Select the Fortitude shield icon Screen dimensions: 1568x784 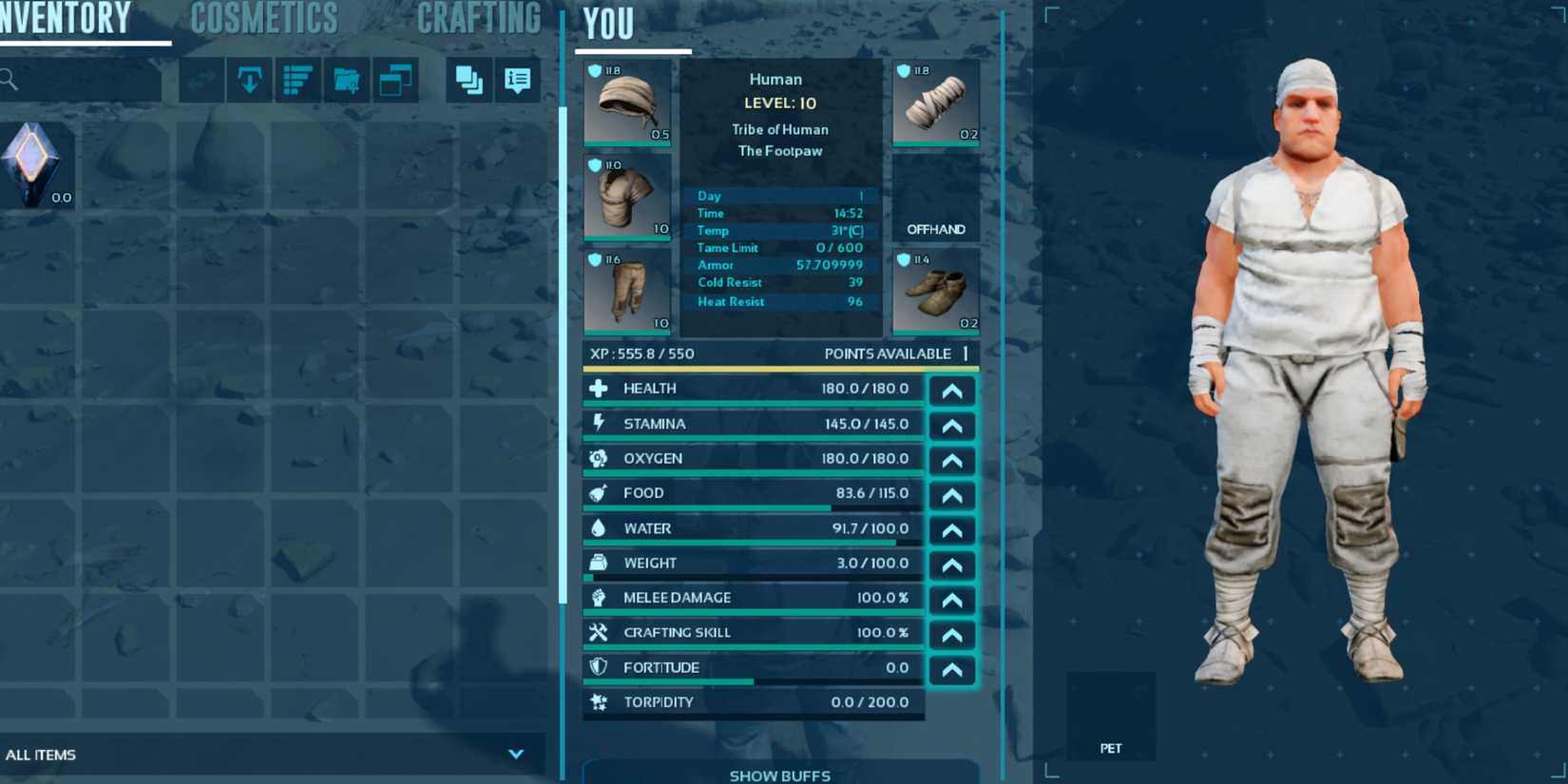tap(598, 666)
